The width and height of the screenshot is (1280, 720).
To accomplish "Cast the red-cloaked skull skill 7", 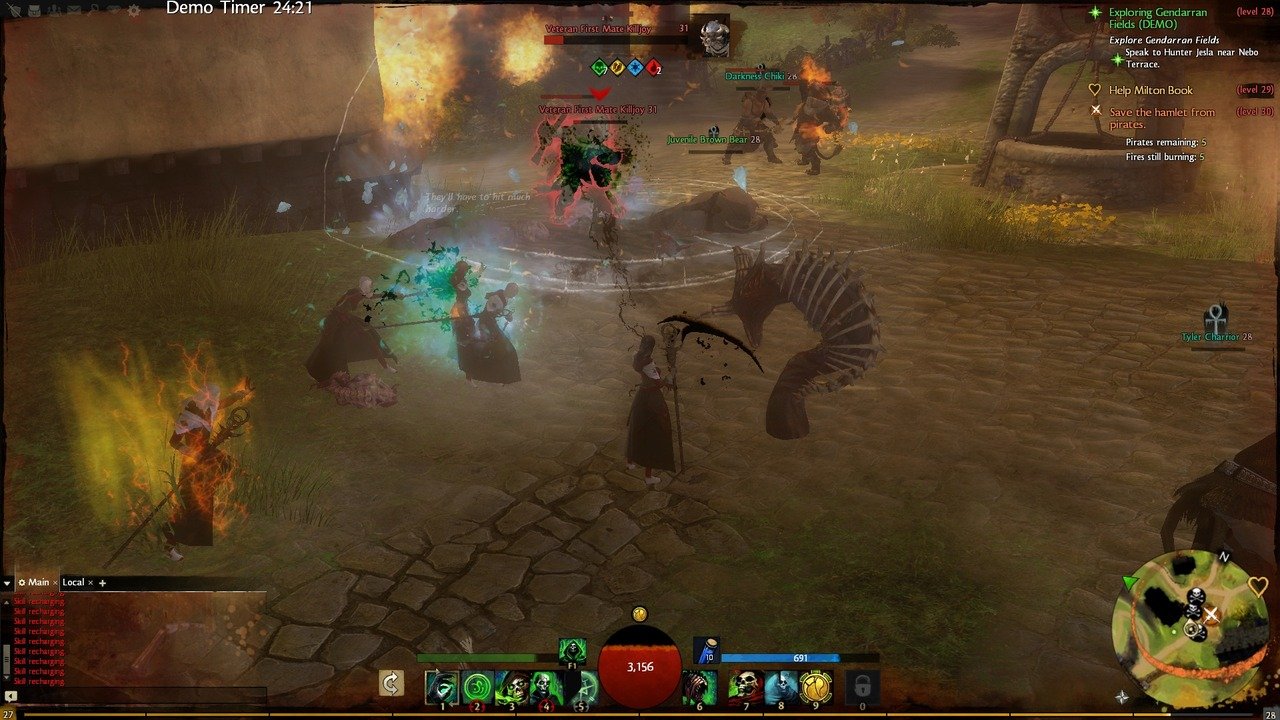I will [x=745, y=687].
